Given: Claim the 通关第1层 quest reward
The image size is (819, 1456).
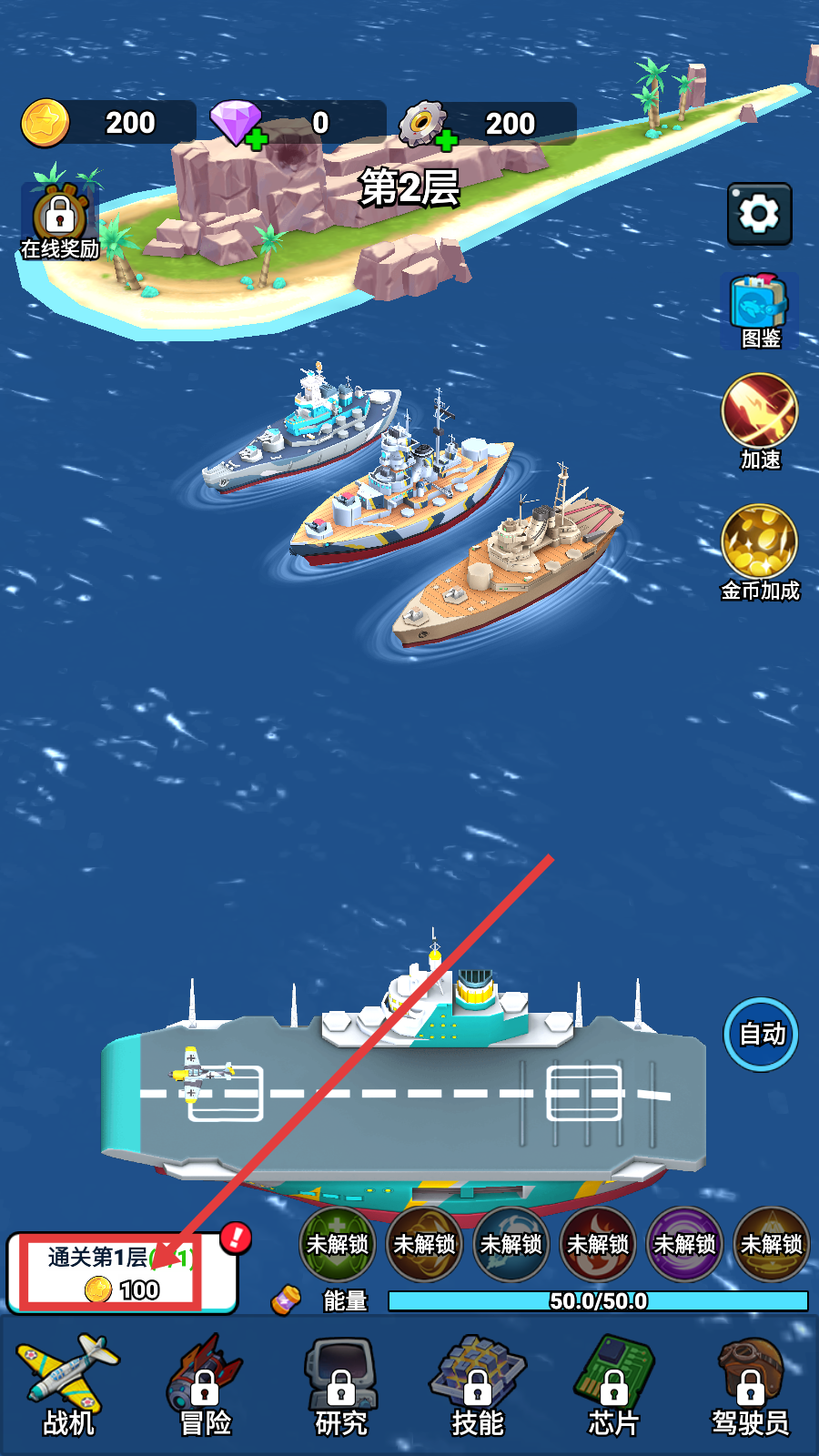Looking at the screenshot, I should click(122, 1273).
